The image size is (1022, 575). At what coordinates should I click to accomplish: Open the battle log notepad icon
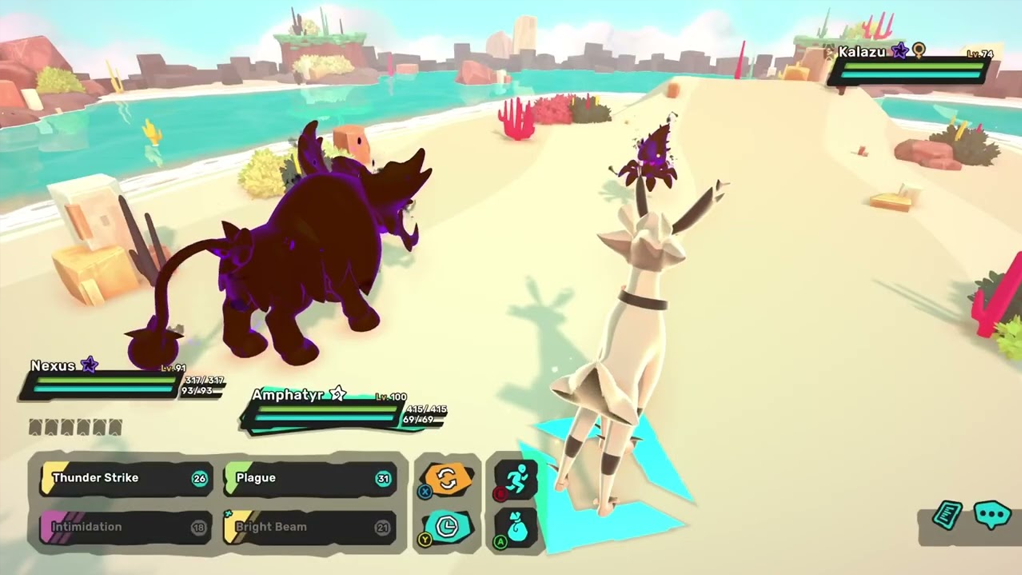[x=946, y=515]
